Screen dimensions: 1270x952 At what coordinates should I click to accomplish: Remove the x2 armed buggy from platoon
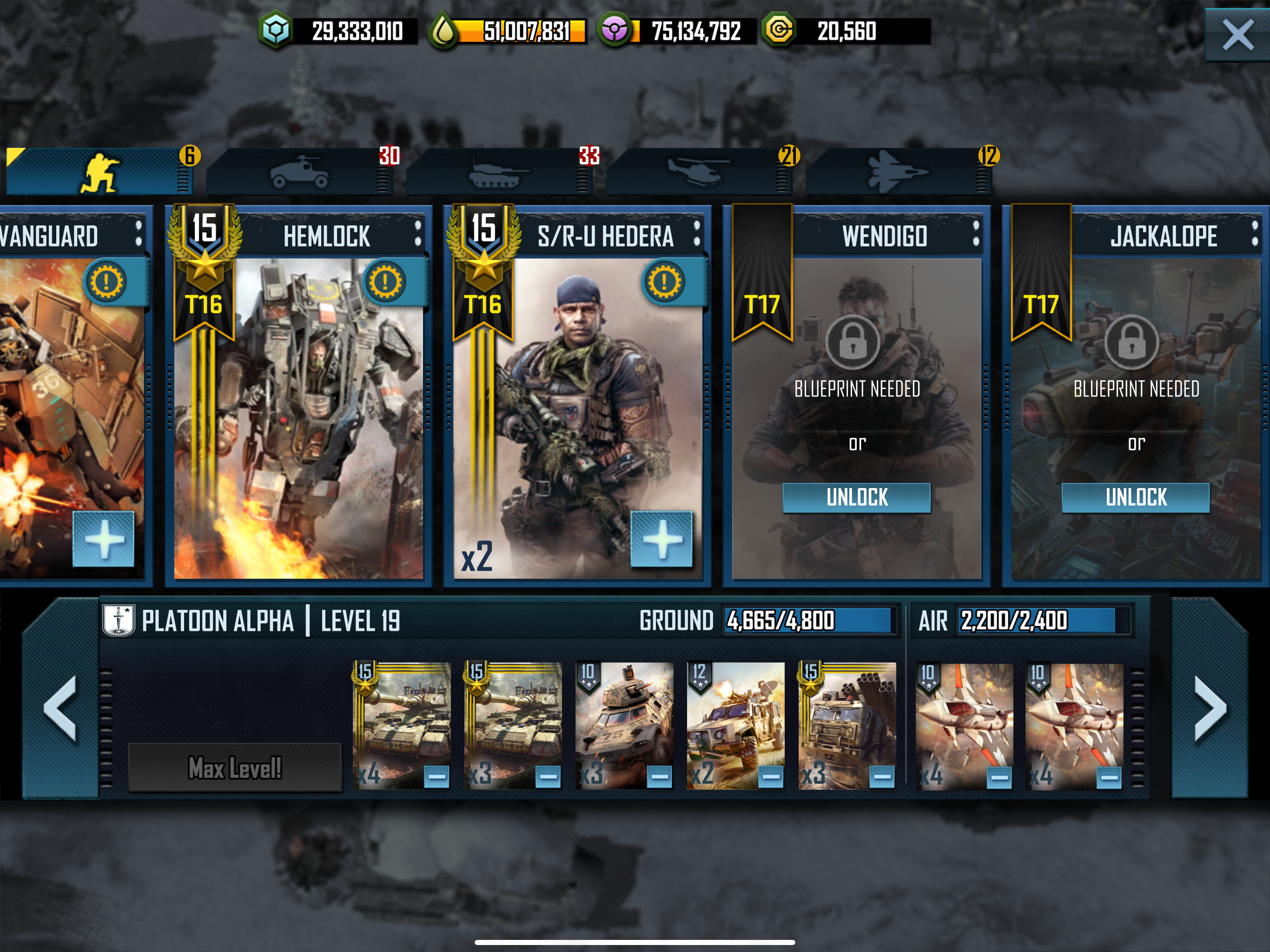770,777
